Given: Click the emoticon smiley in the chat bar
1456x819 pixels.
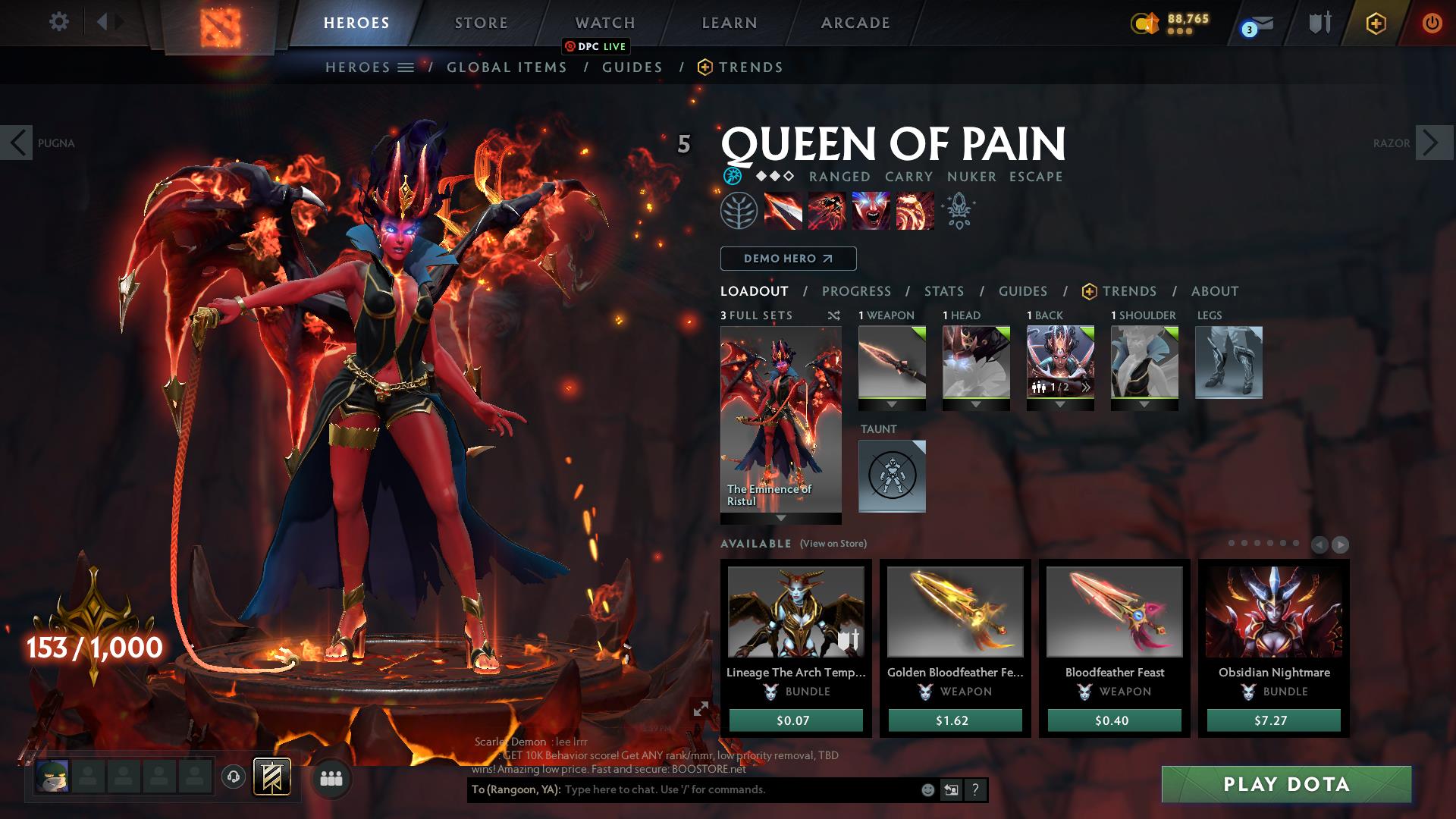Looking at the screenshot, I should pos(927,789).
